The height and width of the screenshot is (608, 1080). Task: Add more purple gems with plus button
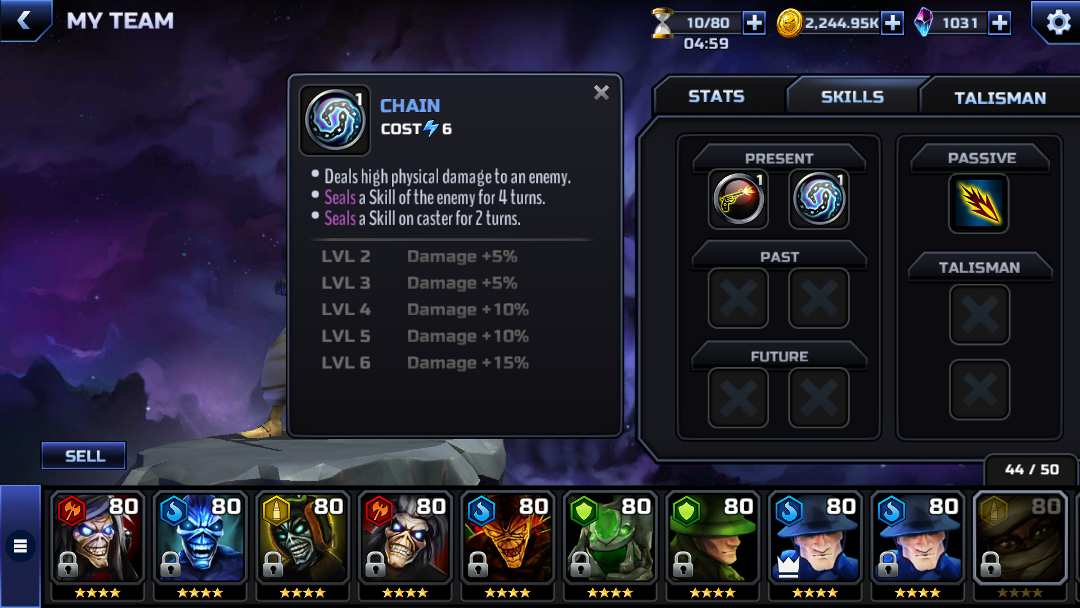(x=998, y=23)
